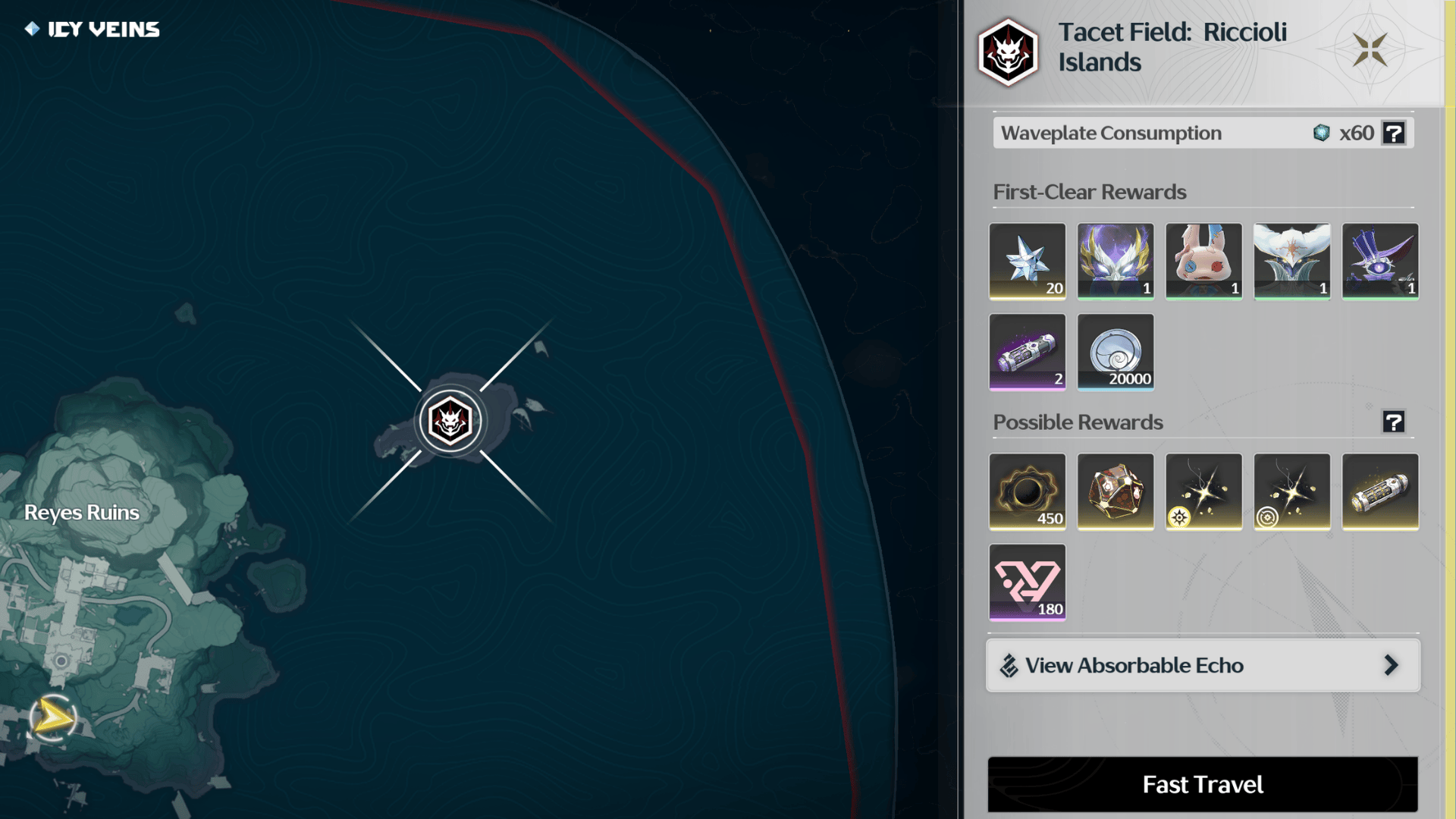The width and height of the screenshot is (1456, 819).
Task: Select the Tacet Field marker on map
Action: 450,421
